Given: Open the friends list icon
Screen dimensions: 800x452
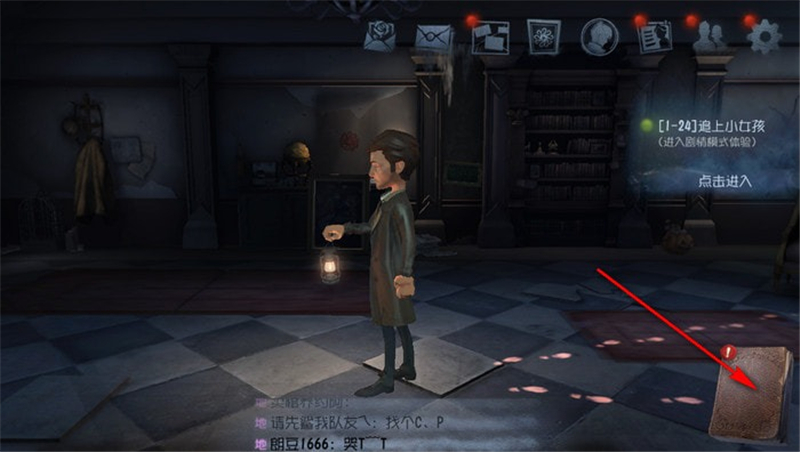Looking at the screenshot, I should 709,37.
